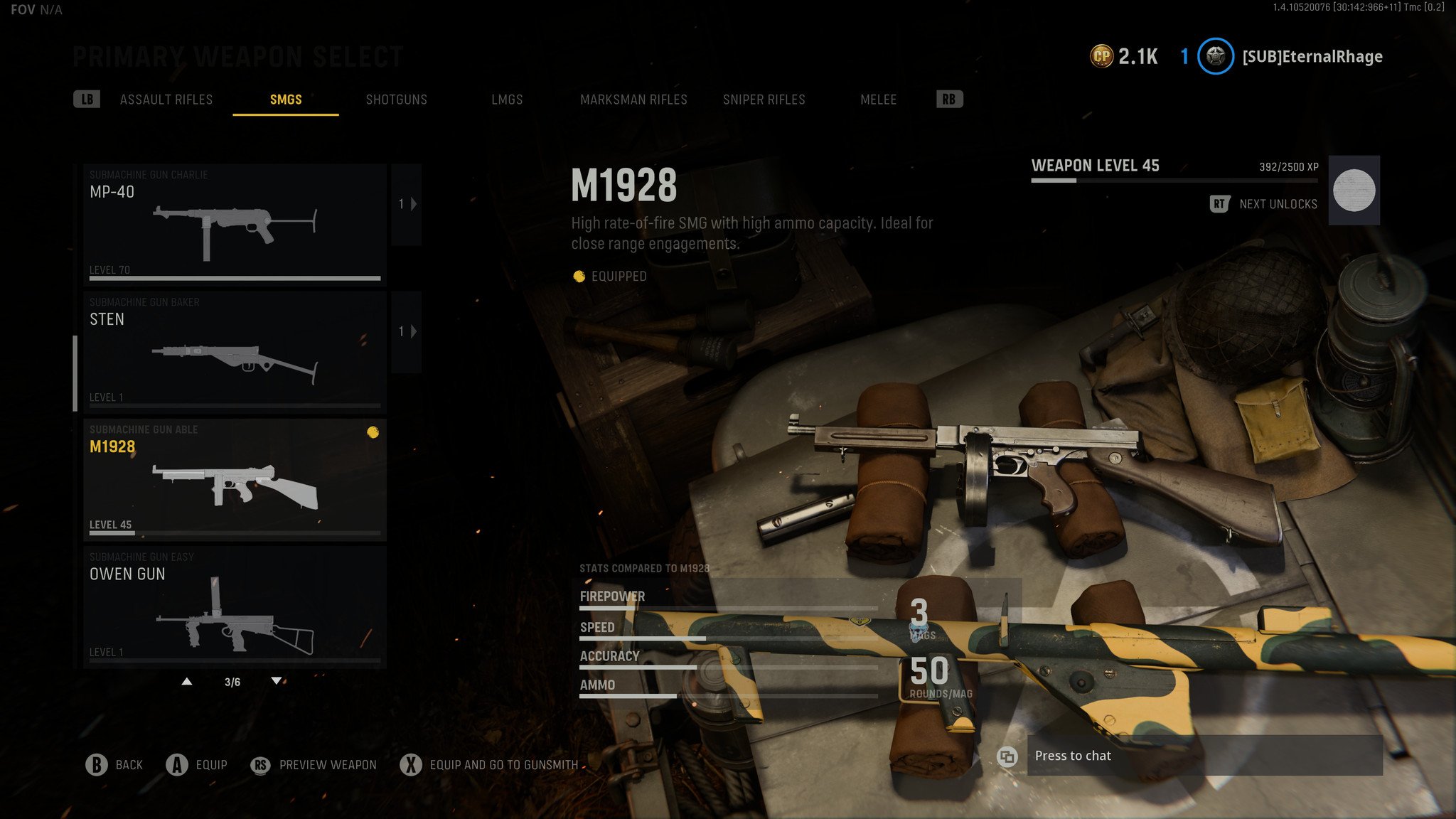
Task: Click the weapon list down arrow
Action: [x=277, y=682]
